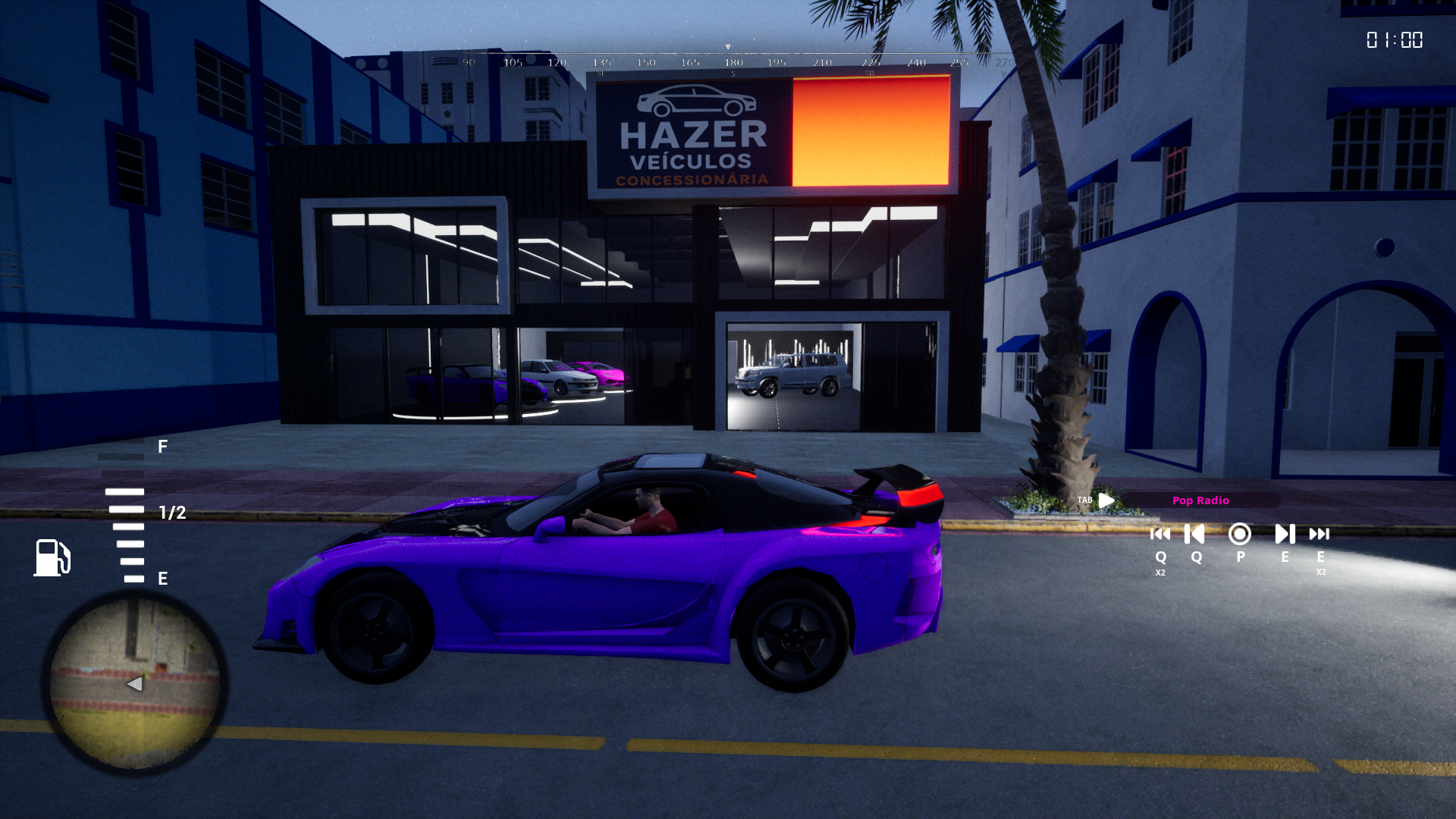The width and height of the screenshot is (1456, 819).
Task: Go to the previous radio station
Action: pyautogui.click(x=1195, y=535)
